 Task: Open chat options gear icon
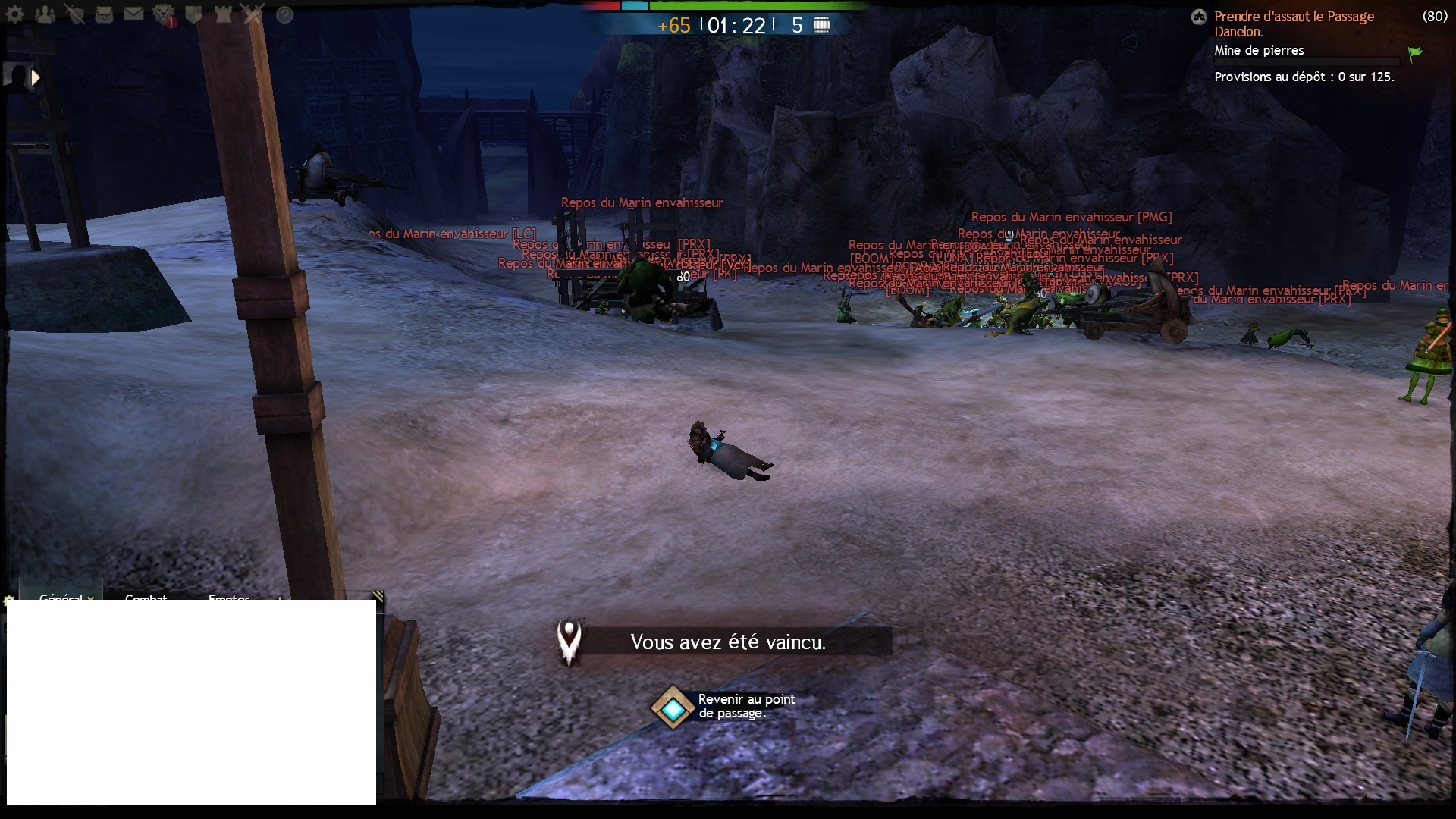point(9,600)
